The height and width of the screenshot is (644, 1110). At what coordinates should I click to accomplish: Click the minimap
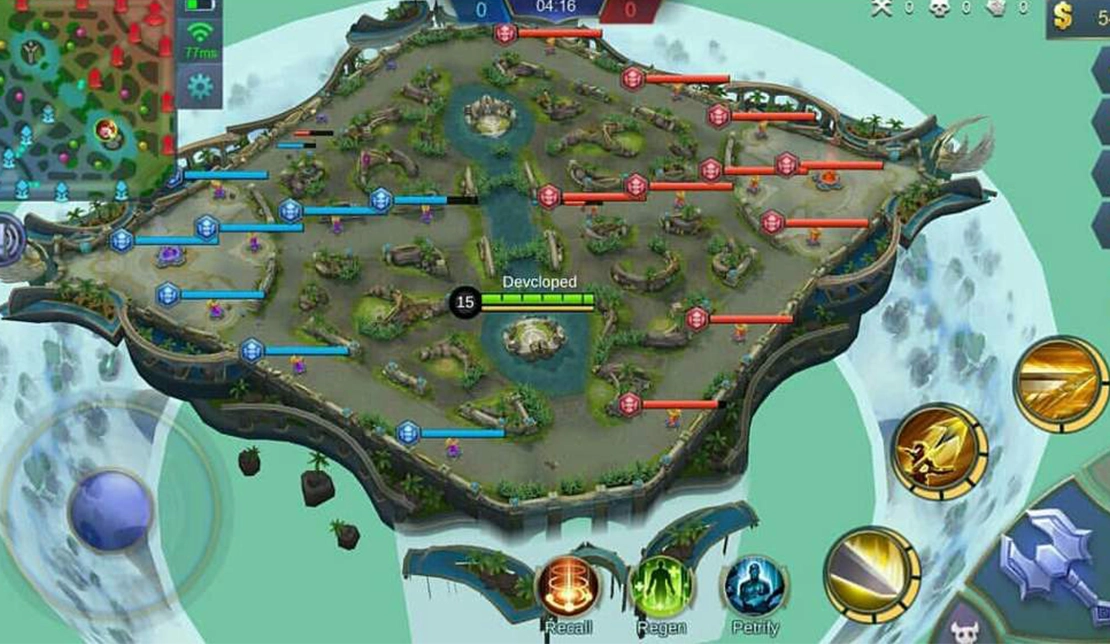pos(87,98)
